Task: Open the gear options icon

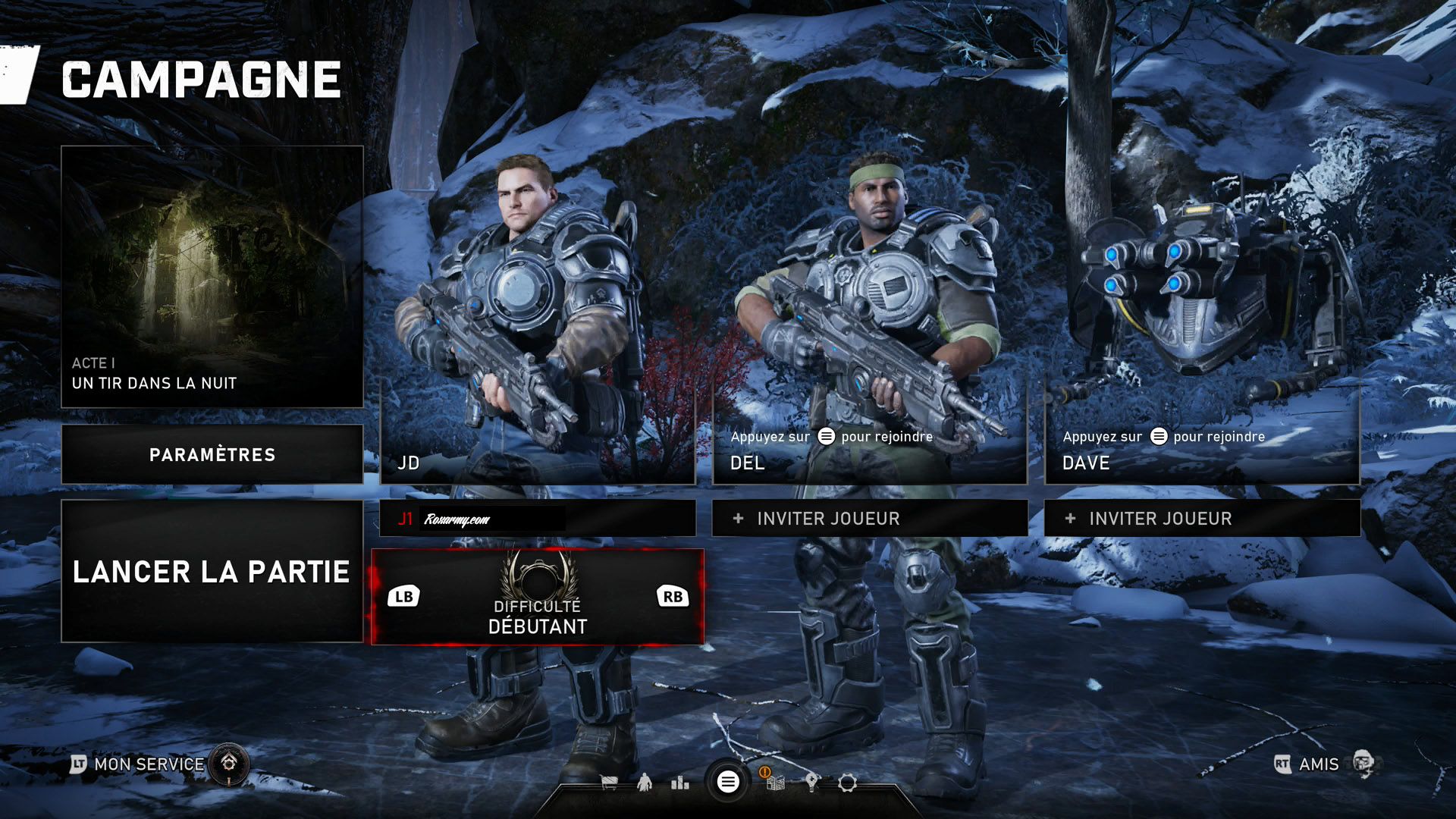Action: [847, 783]
